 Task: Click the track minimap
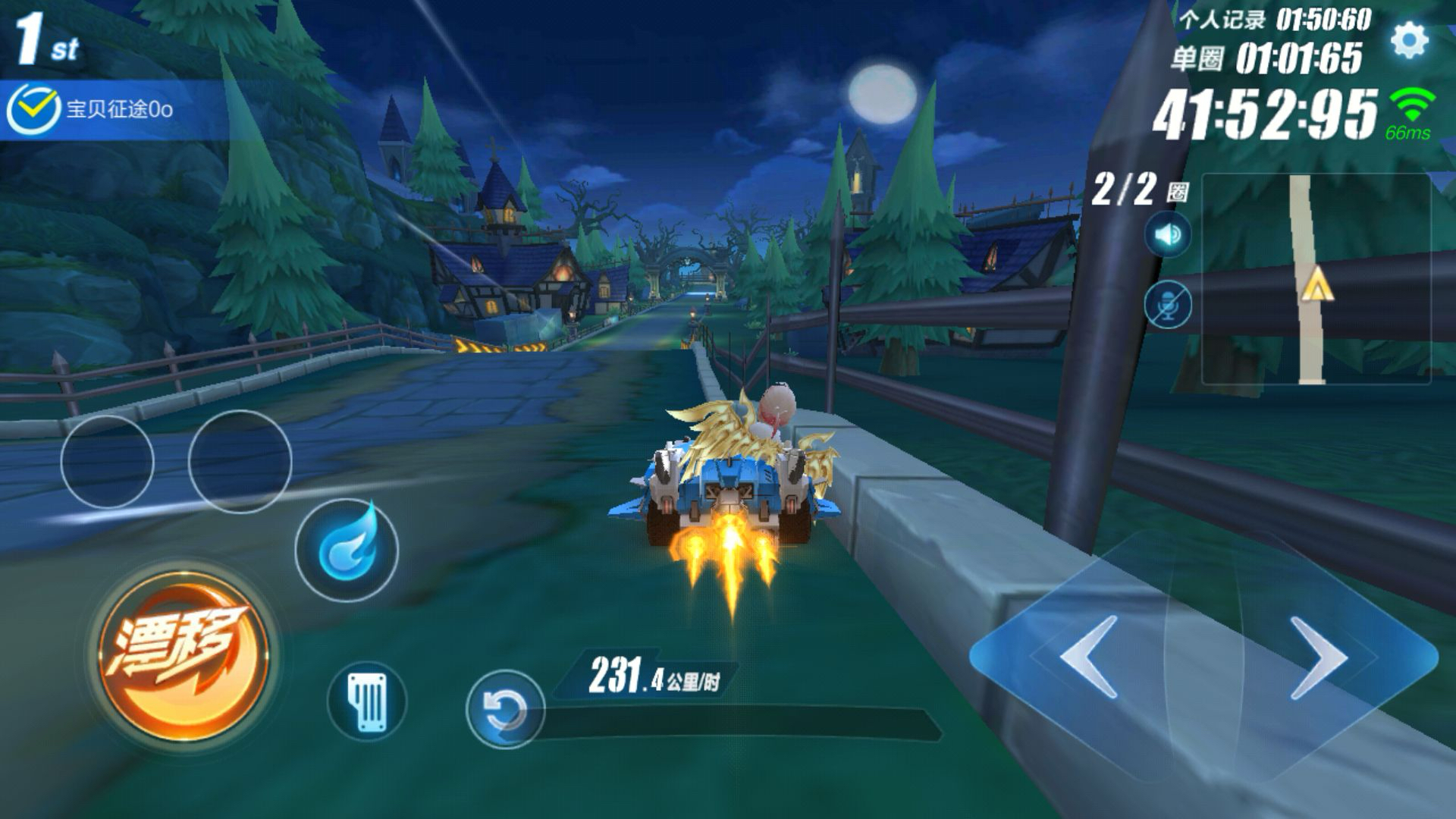click(1316, 279)
